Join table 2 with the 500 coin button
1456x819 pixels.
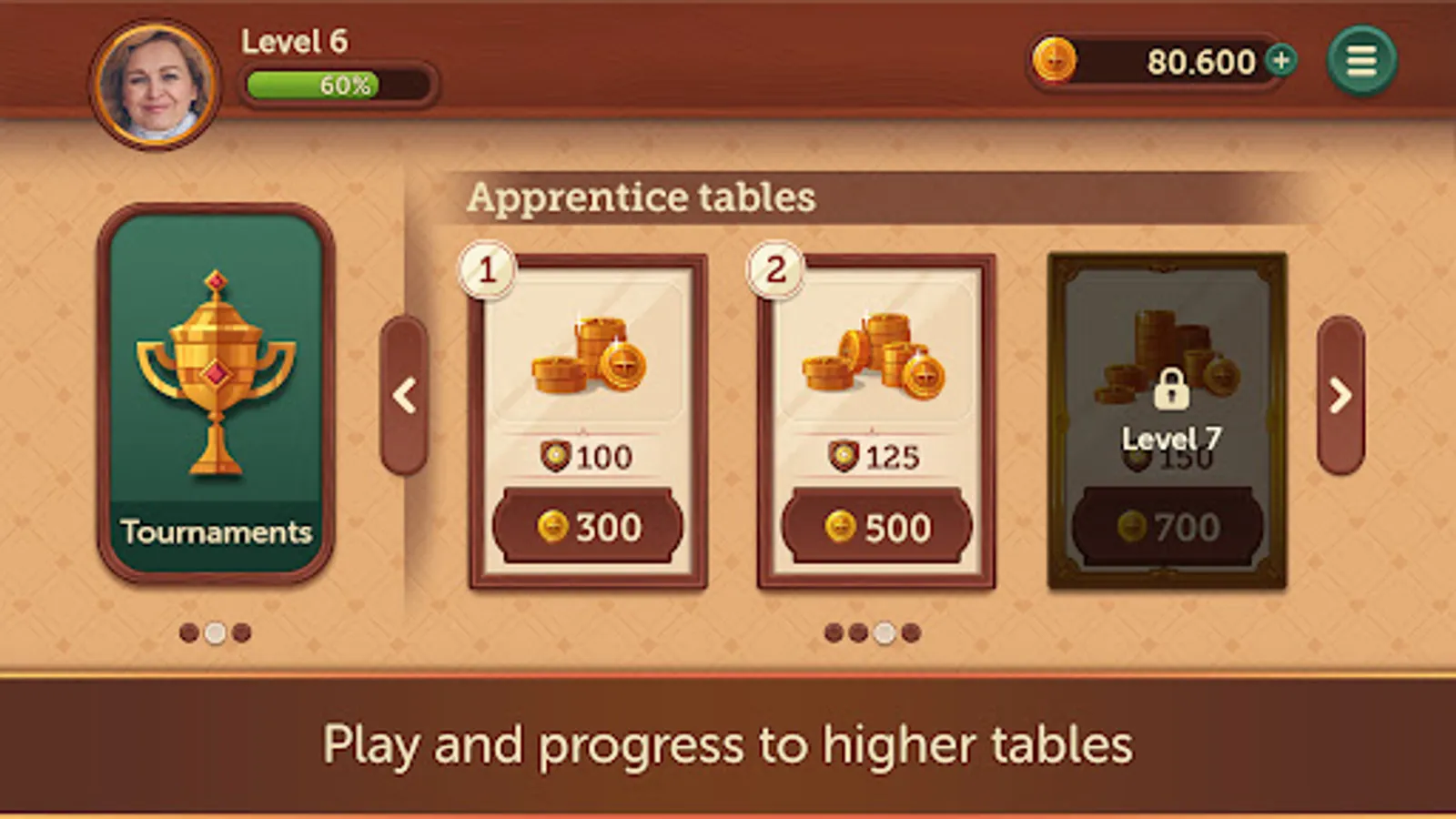(876, 526)
